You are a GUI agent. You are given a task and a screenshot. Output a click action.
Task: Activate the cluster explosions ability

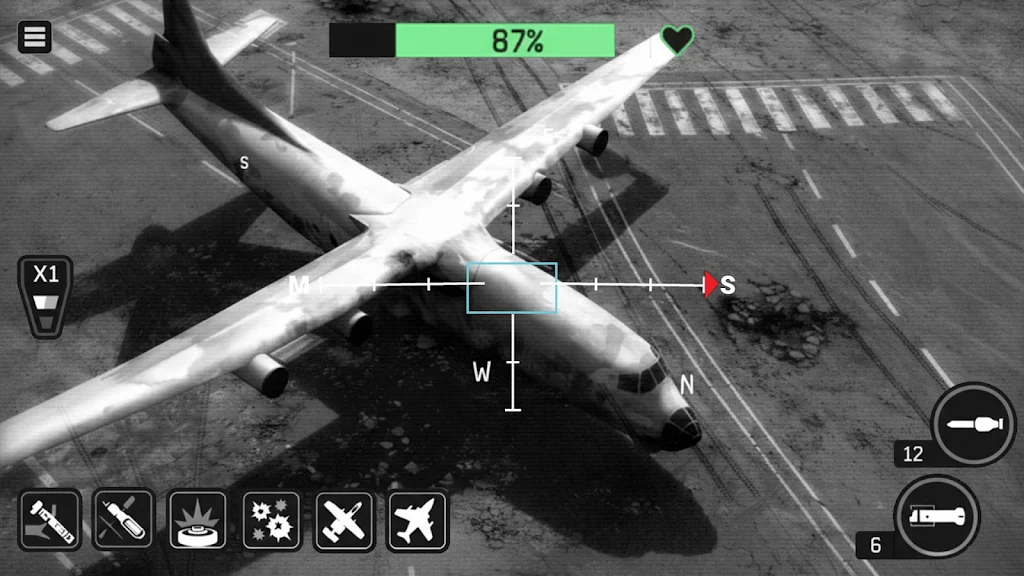pyautogui.click(x=271, y=520)
